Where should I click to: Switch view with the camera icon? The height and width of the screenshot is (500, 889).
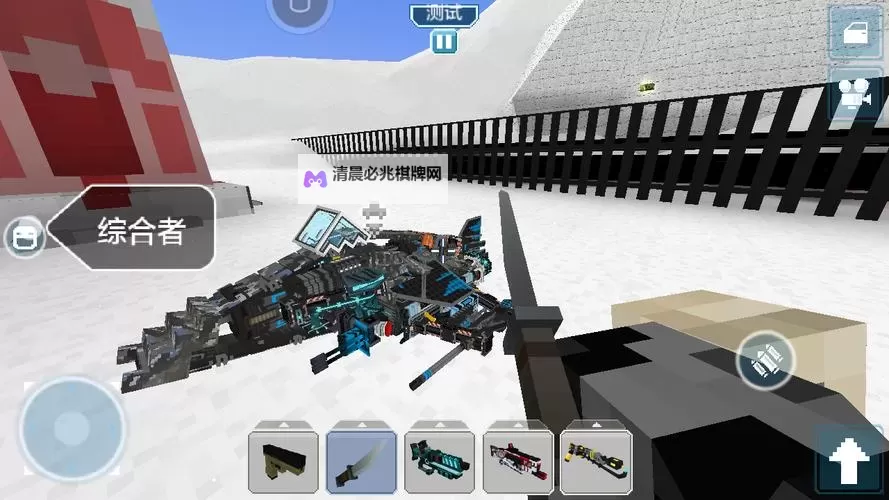click(x=855, y=94)
